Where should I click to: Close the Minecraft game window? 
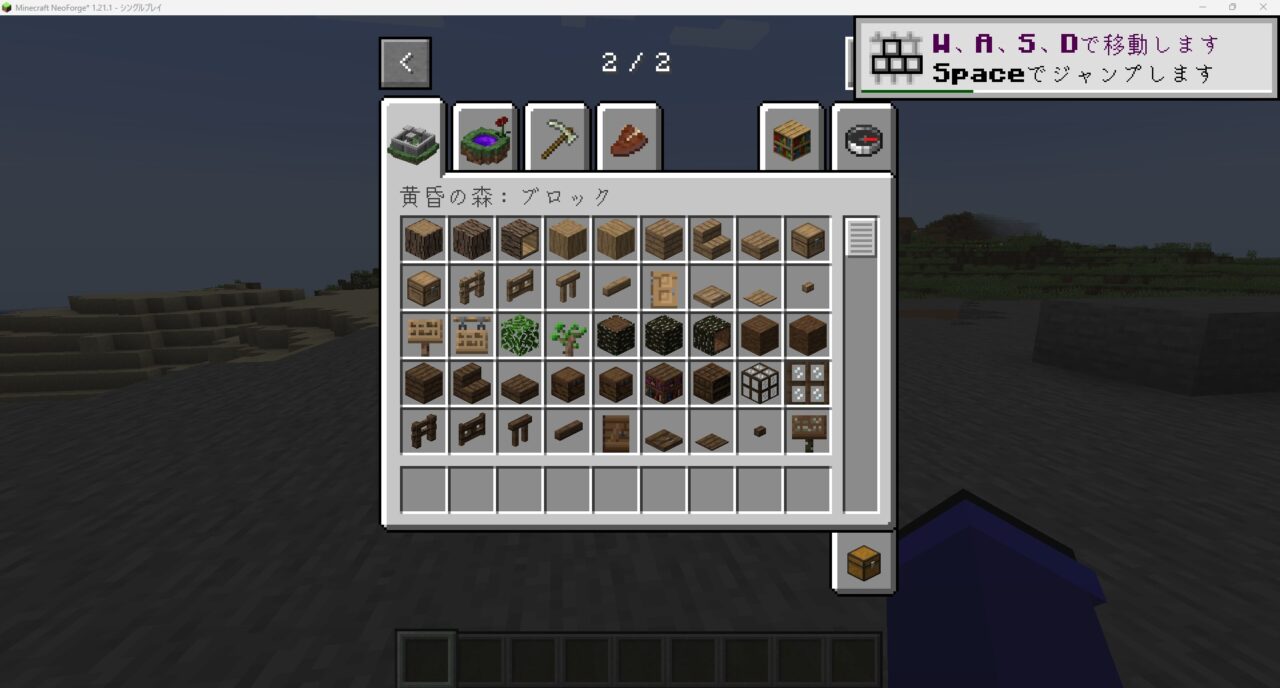pyautogui.click(x=1261, y=7)
